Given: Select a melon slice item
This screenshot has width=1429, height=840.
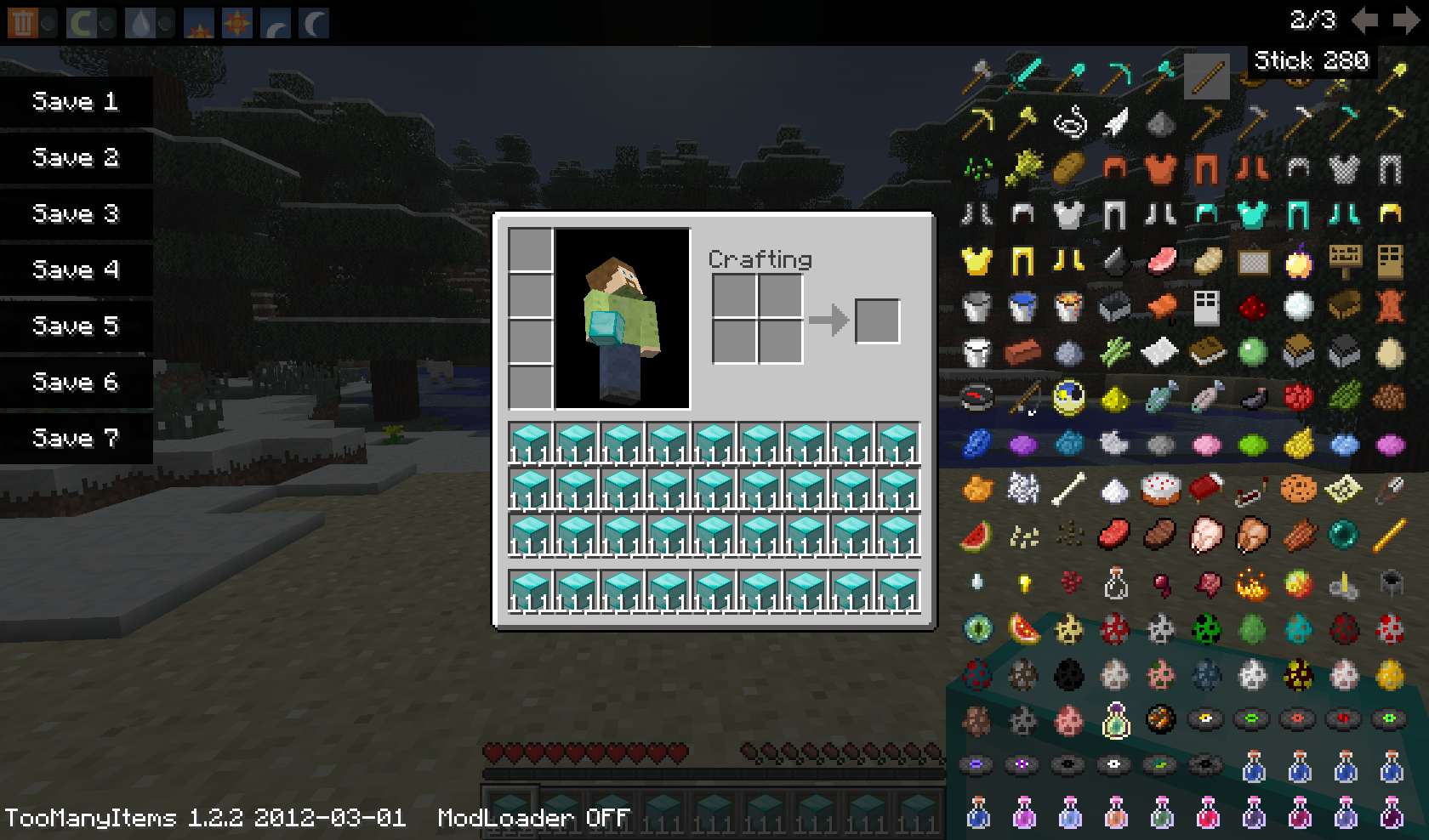Looking at the screenshot, I should tap(977, 536).
